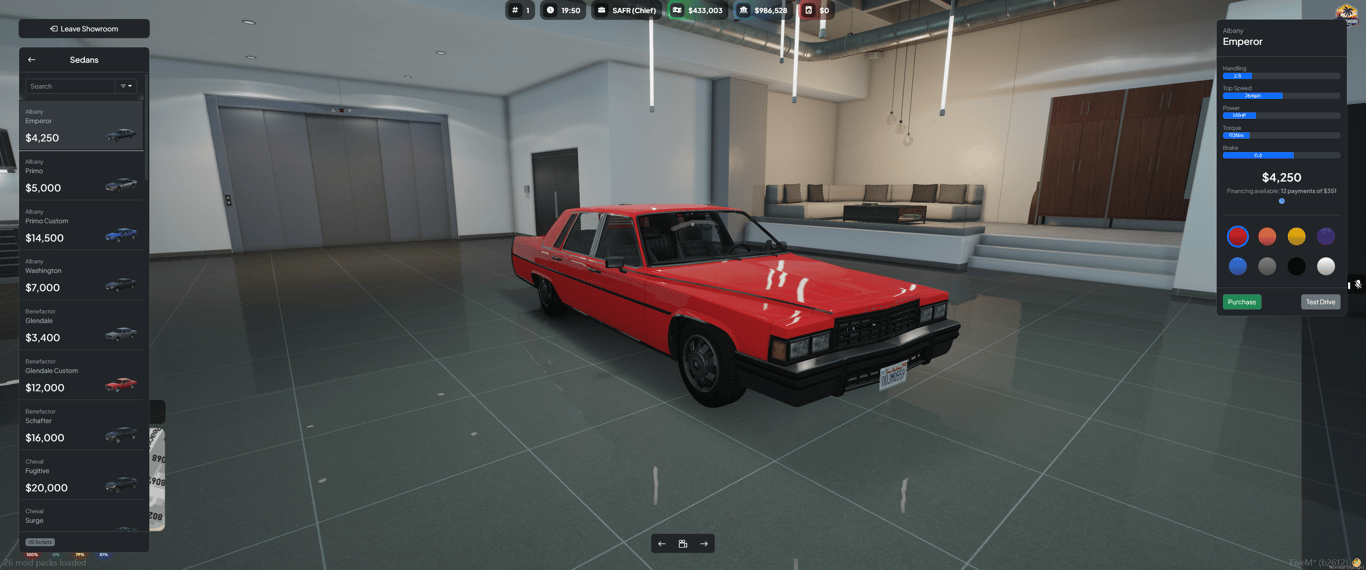
Task: Select the Cheval Fugitive listing
Action: coord(81,475)
